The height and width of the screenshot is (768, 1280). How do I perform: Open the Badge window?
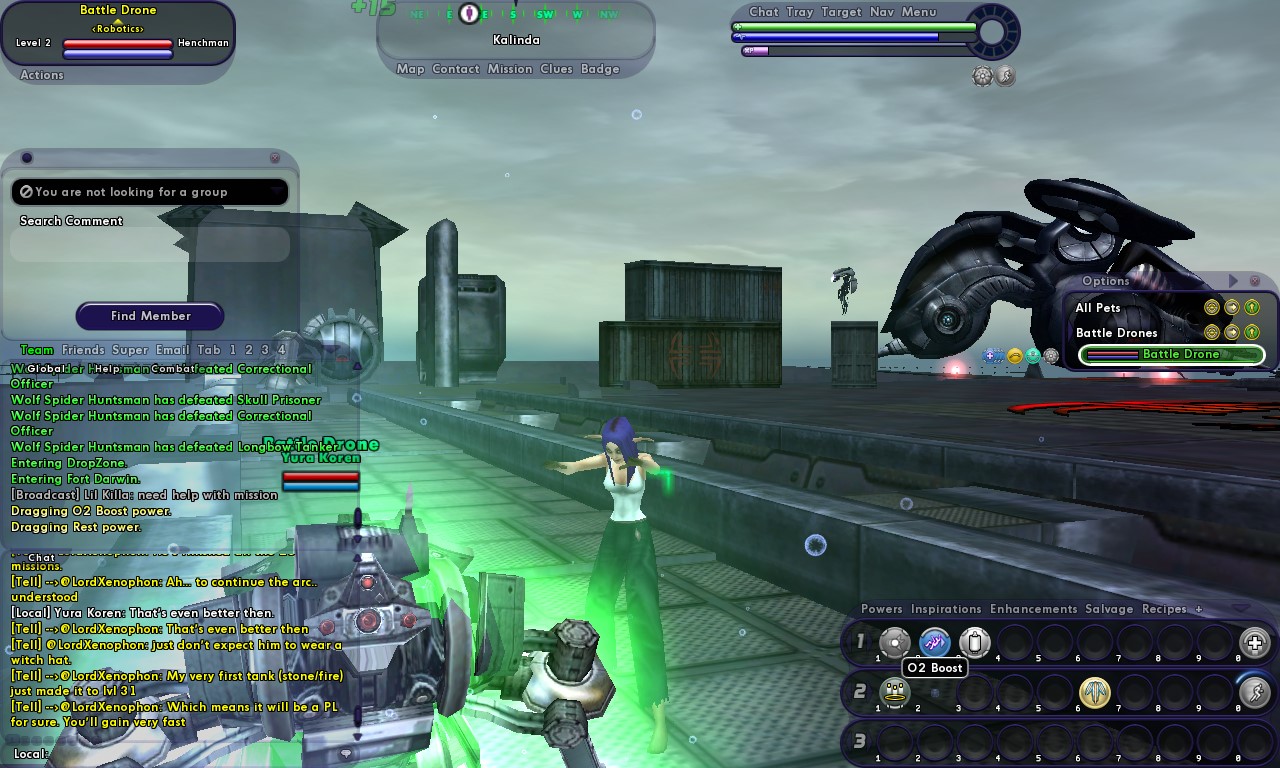click(600, 69)
